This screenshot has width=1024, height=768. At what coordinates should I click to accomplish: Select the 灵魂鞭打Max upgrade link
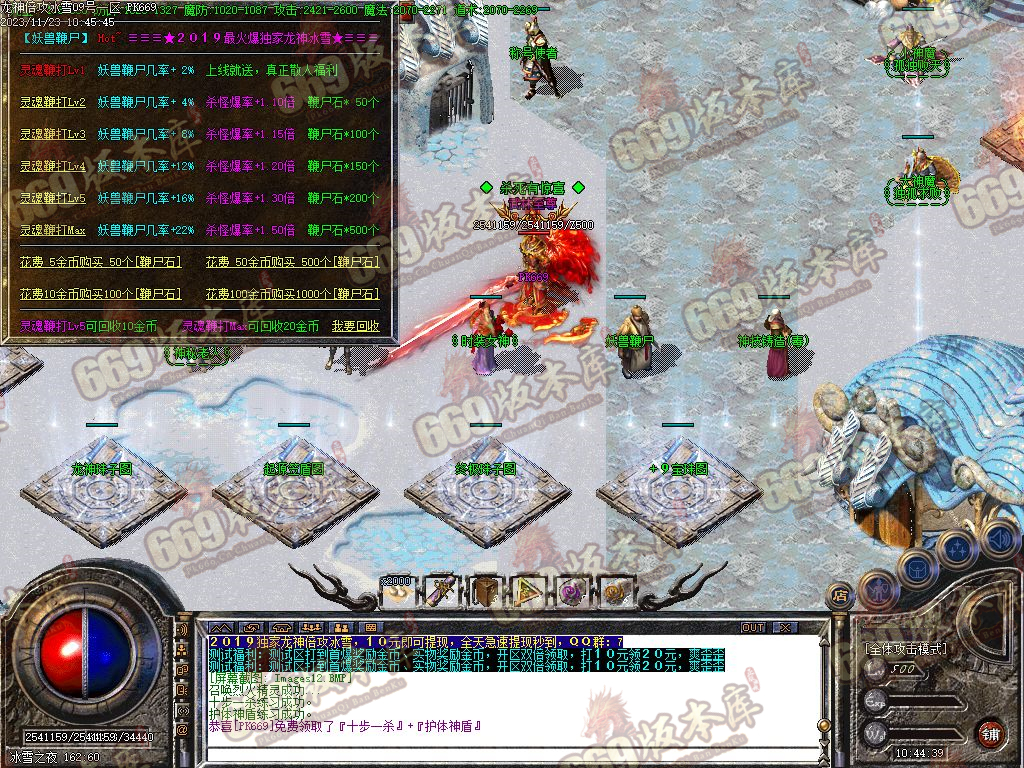[x=52, y=230]
